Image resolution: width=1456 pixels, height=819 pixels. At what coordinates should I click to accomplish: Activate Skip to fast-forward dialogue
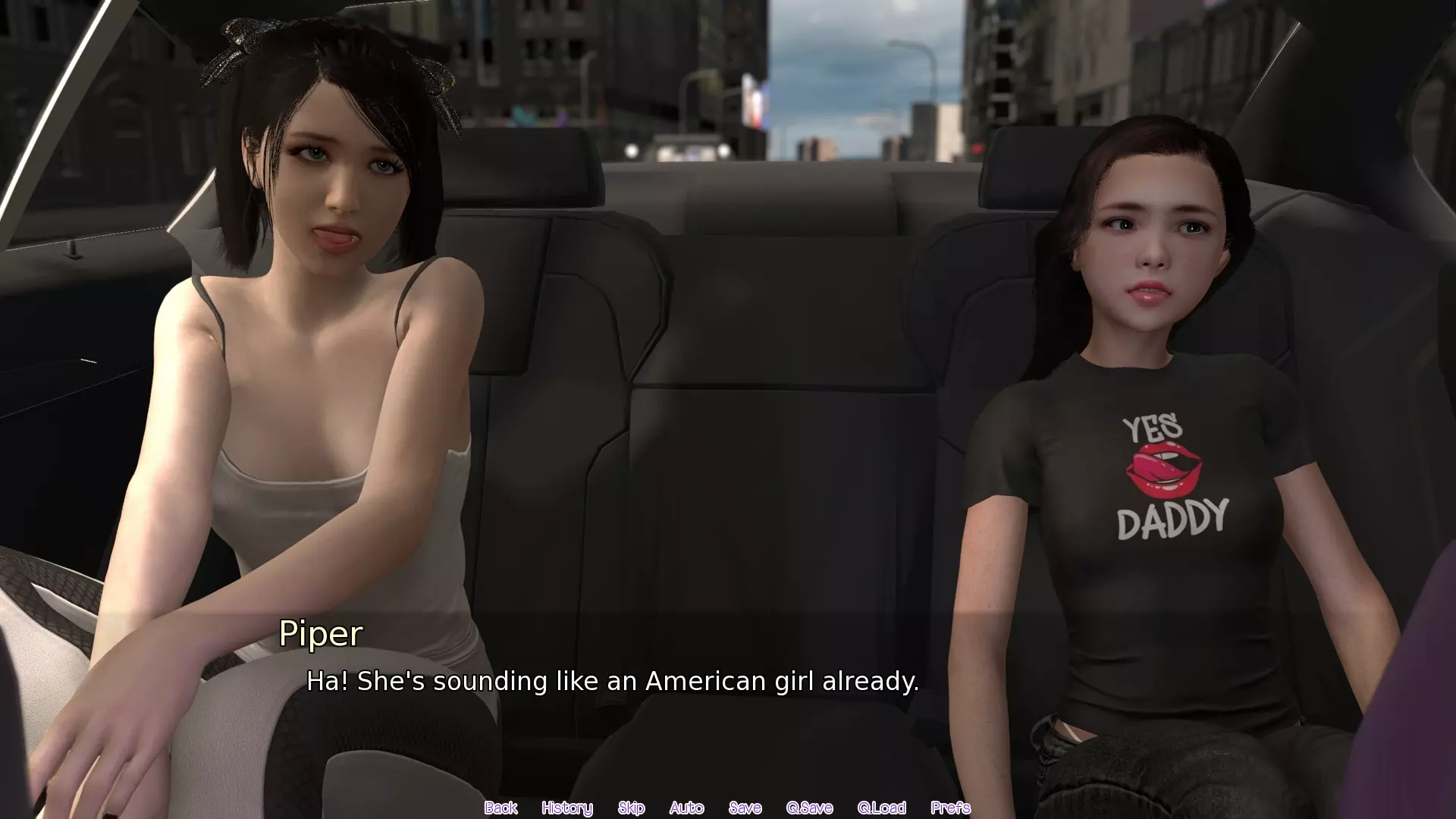point(631,808)
